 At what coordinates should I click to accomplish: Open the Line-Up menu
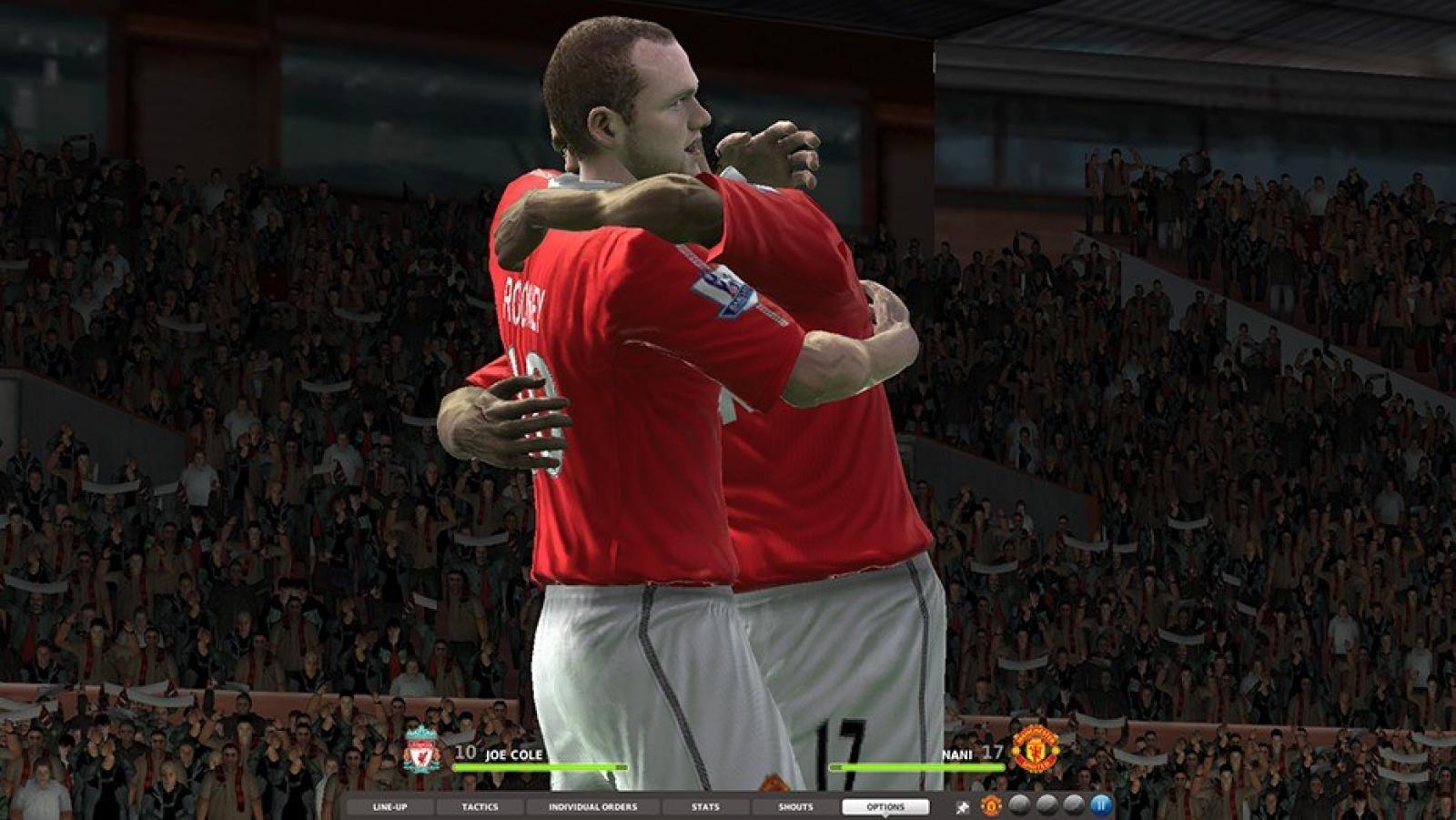(x=389, y=806)
